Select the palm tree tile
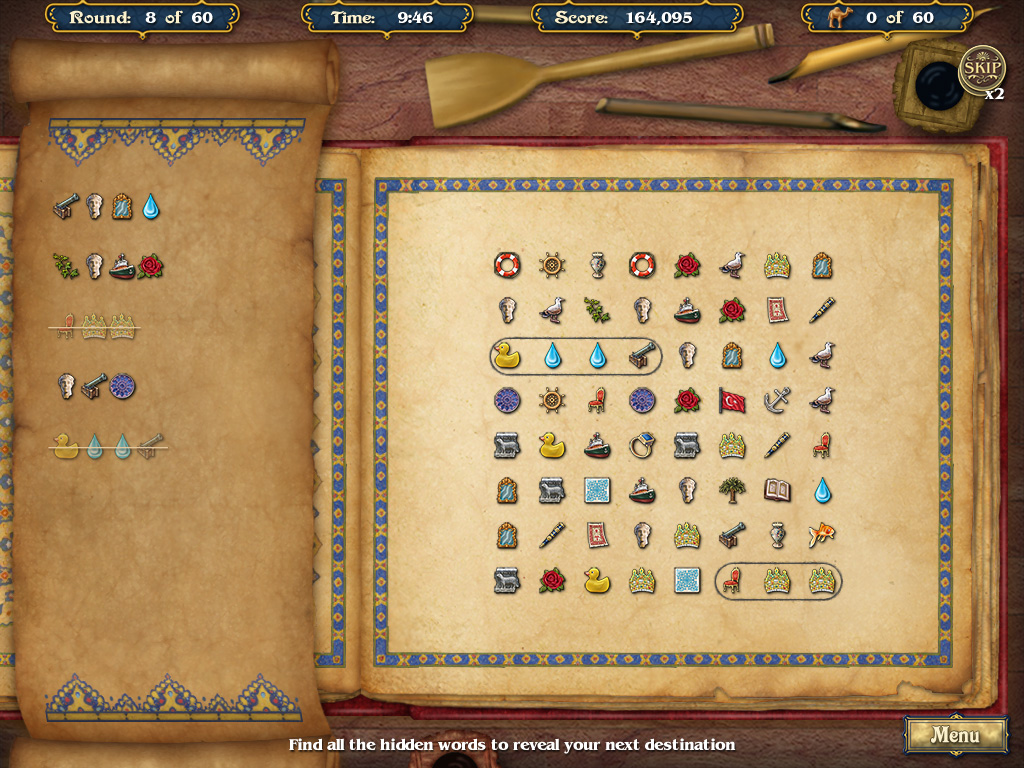 [x=732, y=490]
